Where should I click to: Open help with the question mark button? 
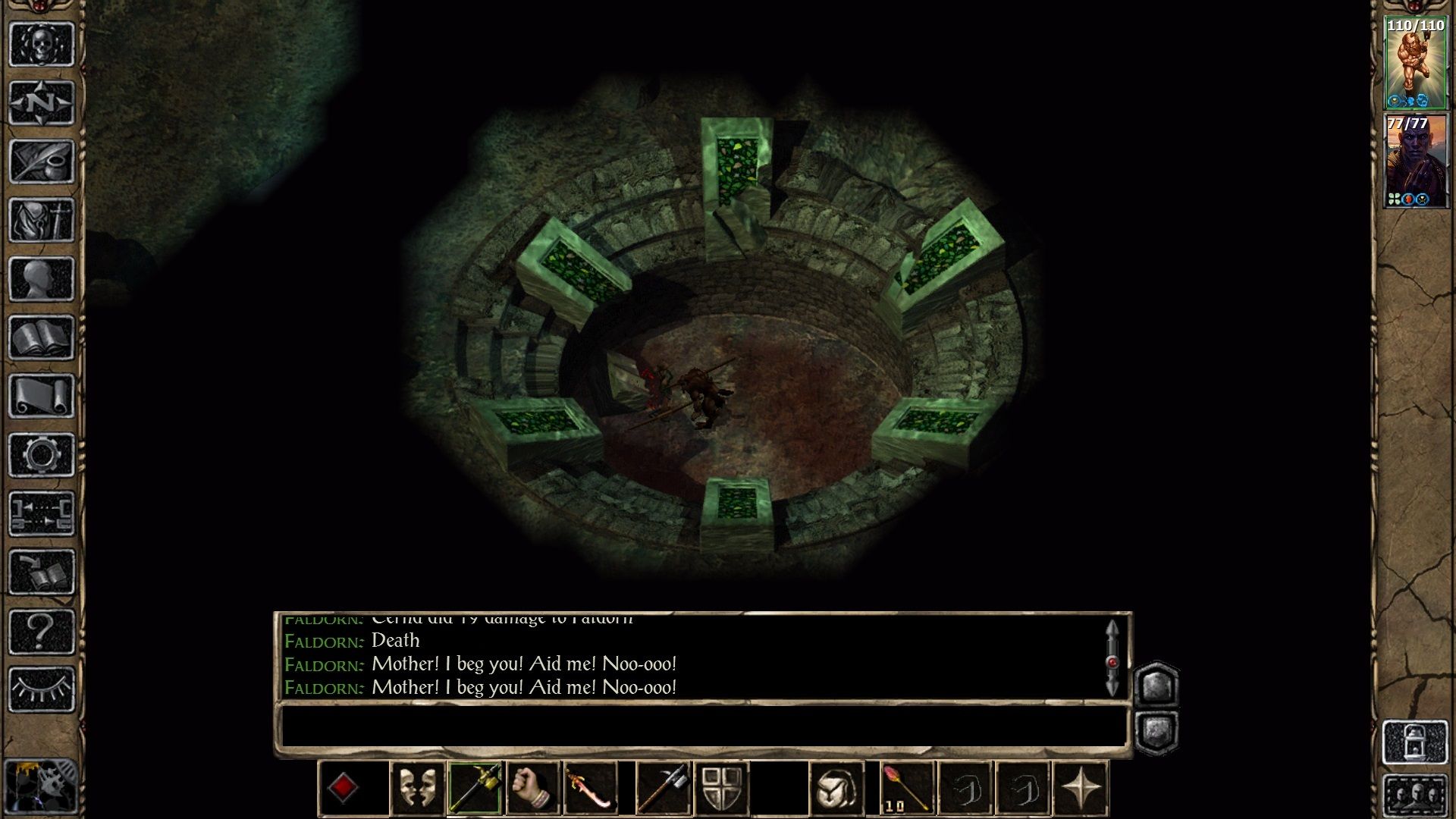click(42, 631)
